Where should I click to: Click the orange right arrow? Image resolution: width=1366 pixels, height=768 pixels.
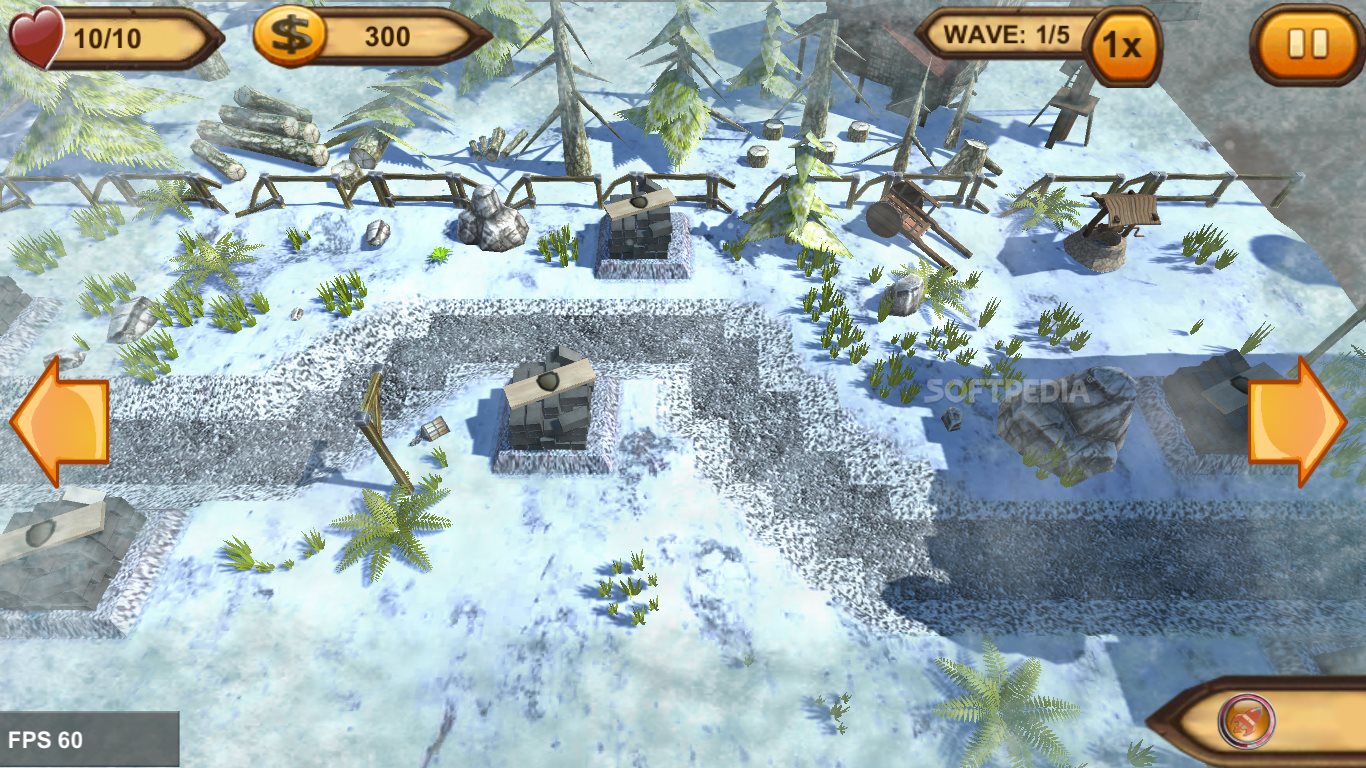1297,421
